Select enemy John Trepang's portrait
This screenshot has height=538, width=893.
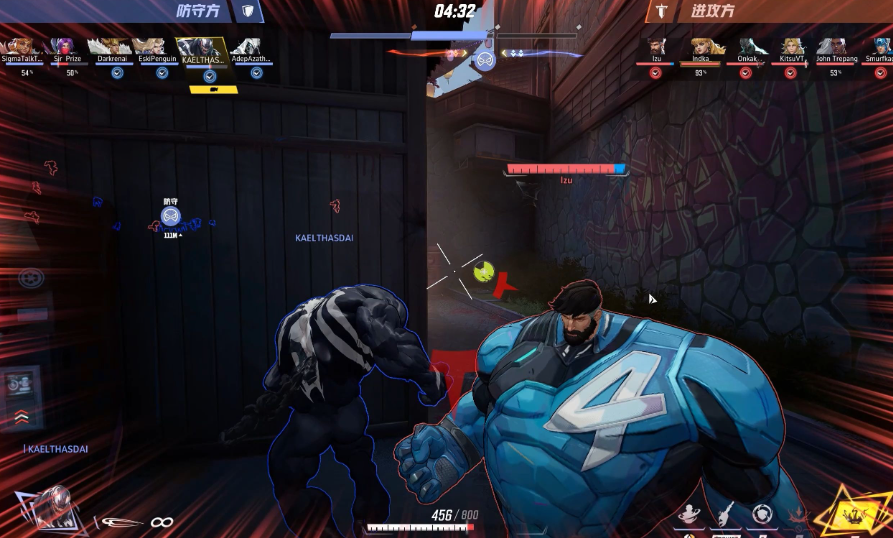point(833,46)
